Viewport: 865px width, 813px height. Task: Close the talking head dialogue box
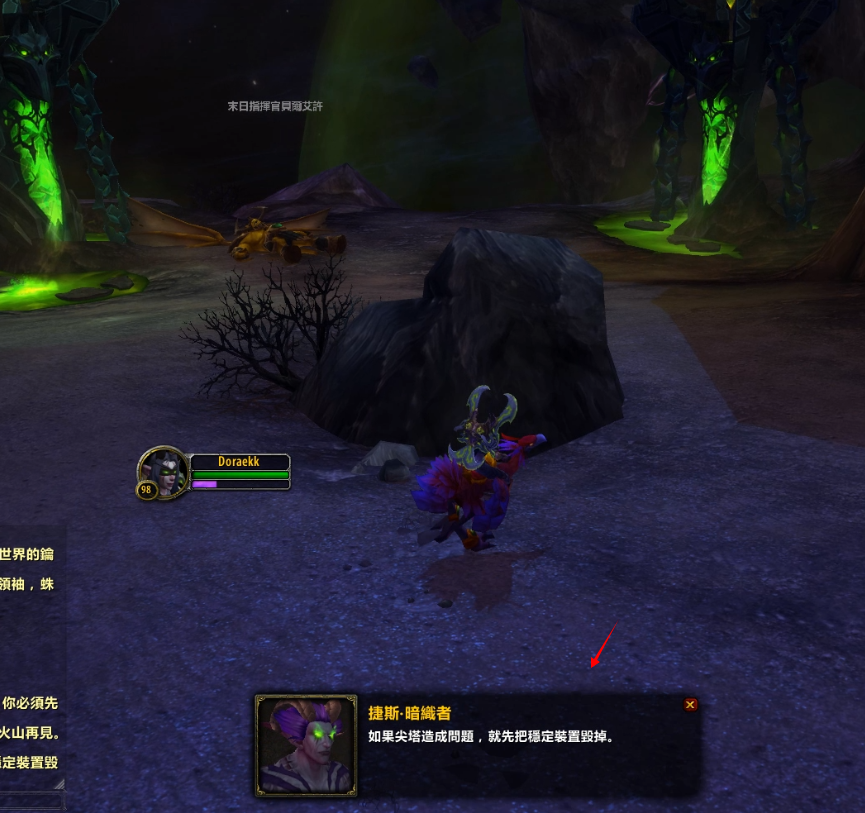pyautogui.click(x=690, y=705)
